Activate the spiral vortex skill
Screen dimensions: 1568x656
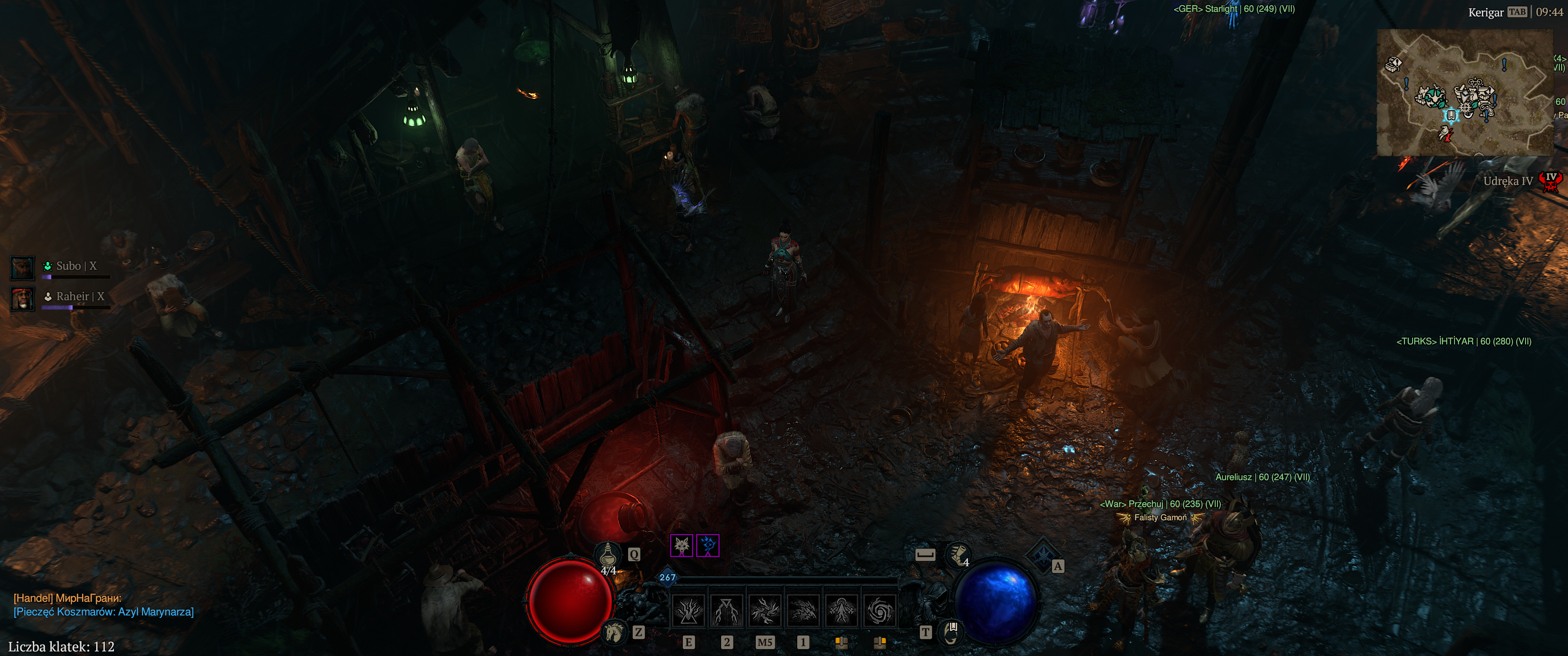click(879, 610)
